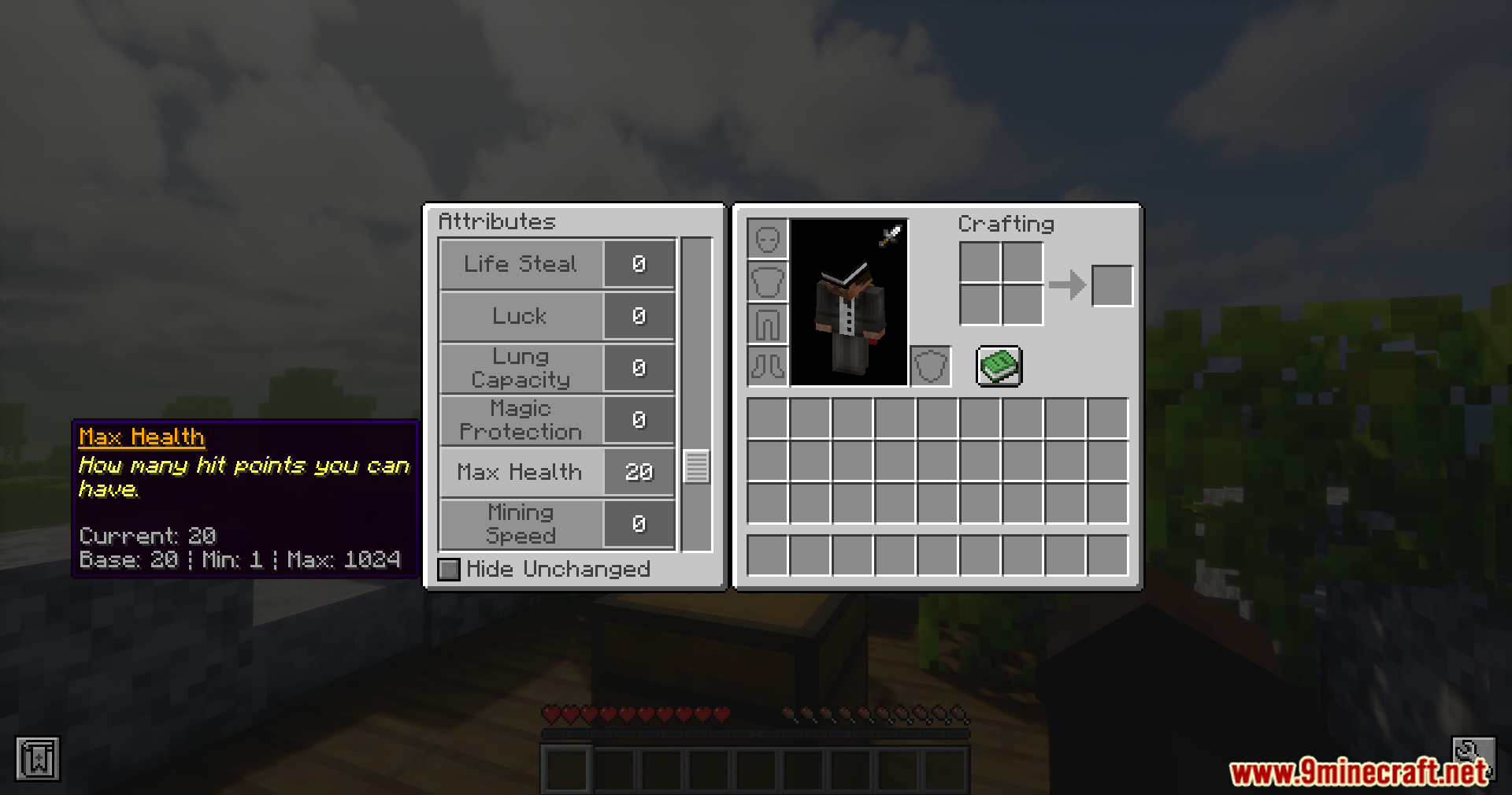The image size is (1512, 795).
Task: Click the crafting output result slot
Action: tap(1112, 284)
